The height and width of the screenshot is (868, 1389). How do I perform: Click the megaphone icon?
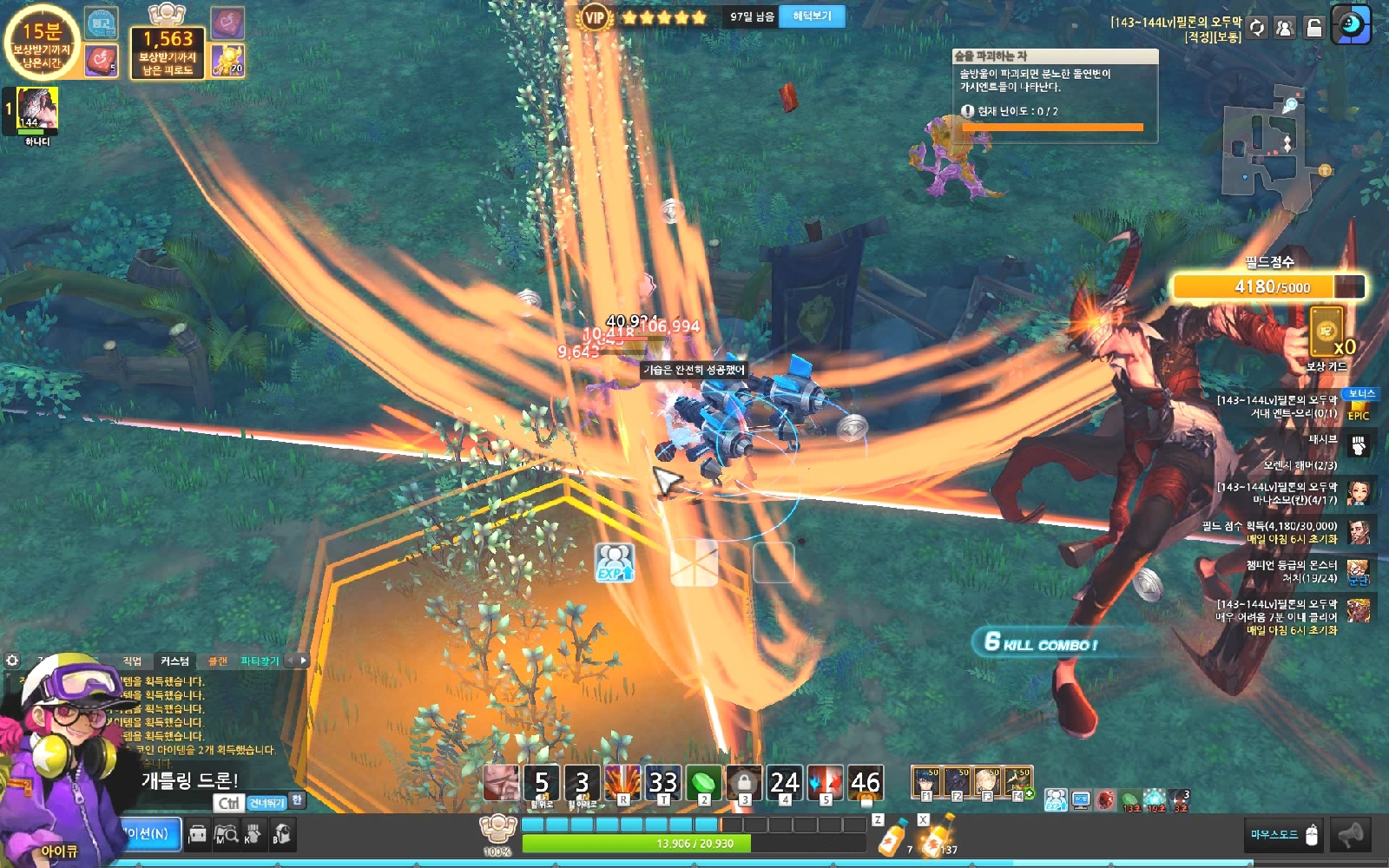point(1351,835)
